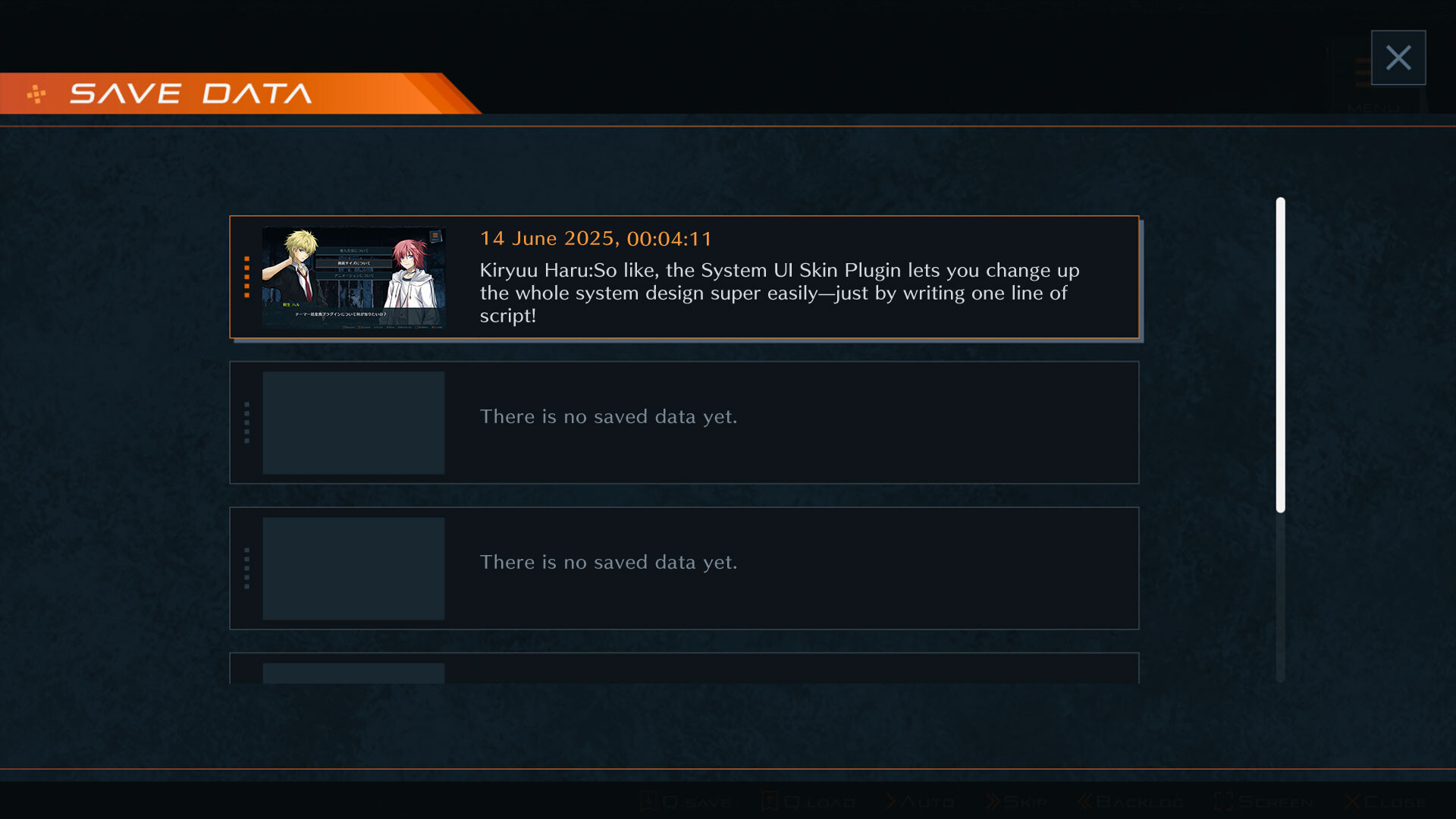1456x819 pixels.
Task: Open the Backlog chevron icon
Action: click(1084, 801)
